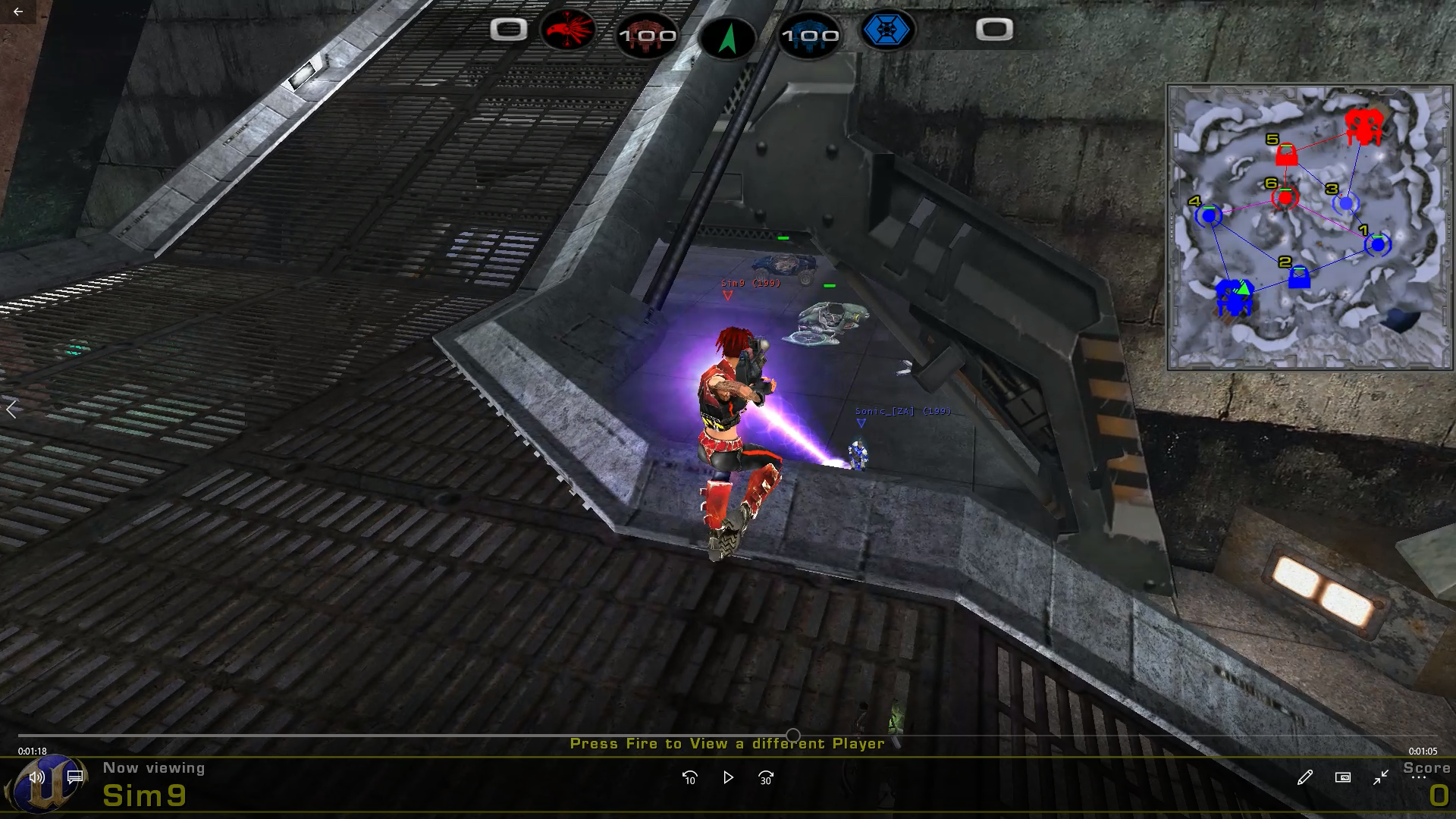Select power node 5 on the minimap
Image resolution: width=1456 pixels, height=819 pixels.
coord(1286,155)
